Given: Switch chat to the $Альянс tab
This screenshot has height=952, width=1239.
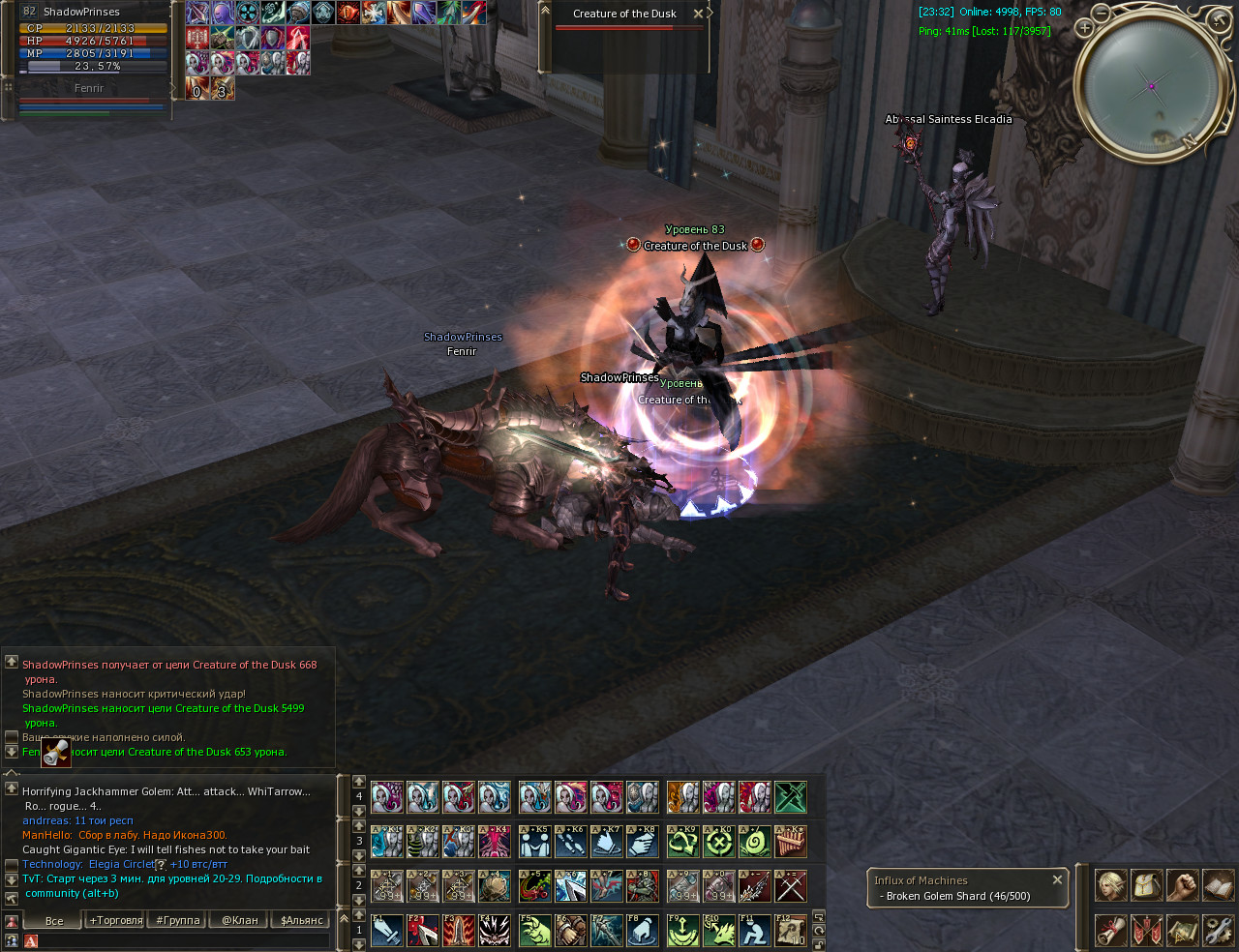Looking at the screenshot, I should (x=301, y=920).
